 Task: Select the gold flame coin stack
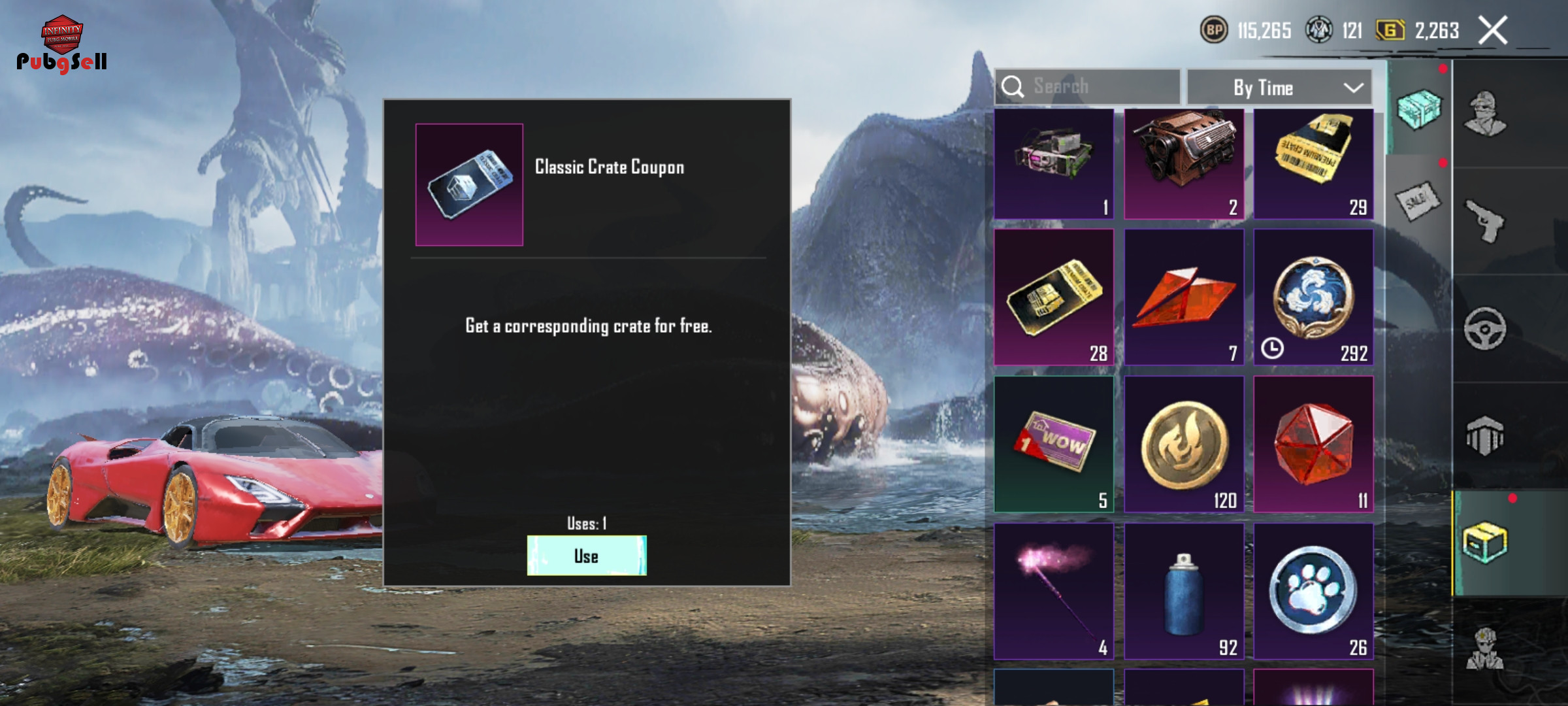(1184, 445)
